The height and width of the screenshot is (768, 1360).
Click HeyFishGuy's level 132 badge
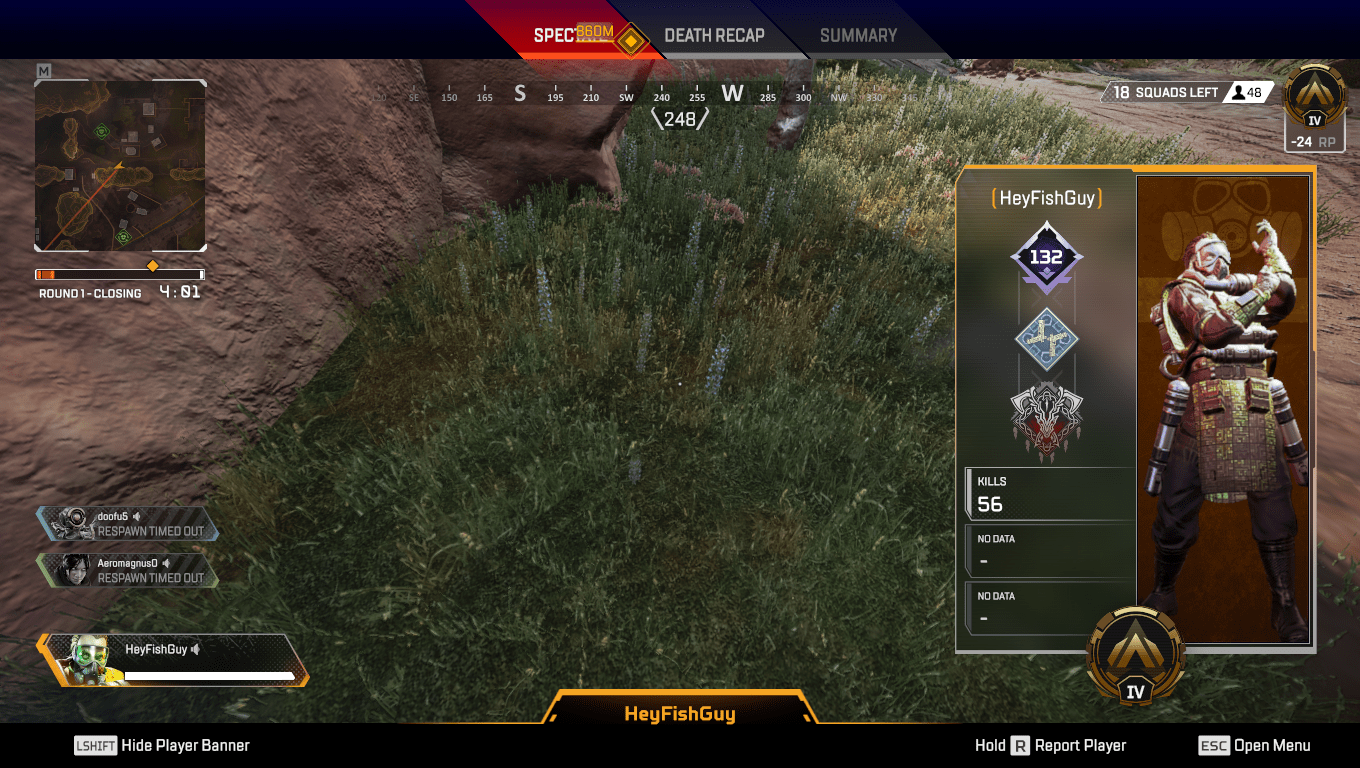(x=1047, y=257)
